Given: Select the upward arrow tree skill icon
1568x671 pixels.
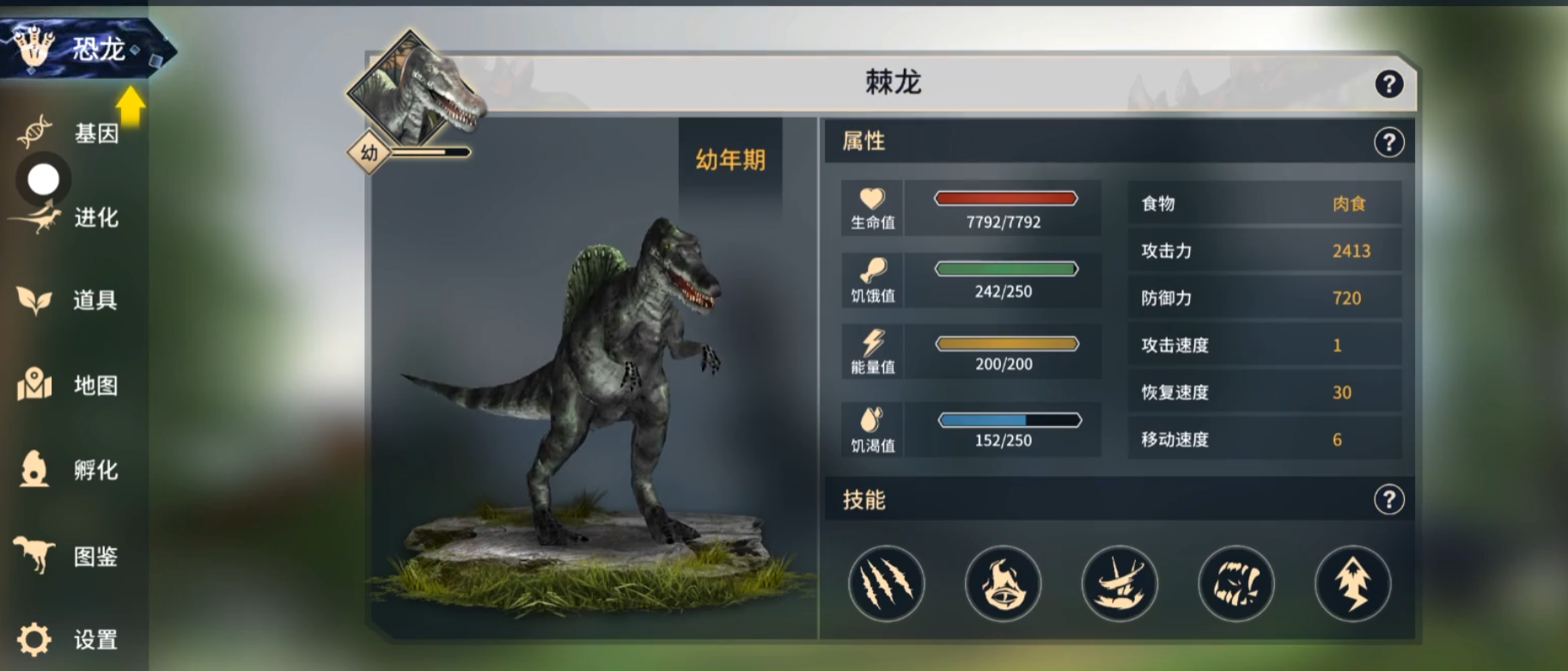Looking at the screenshot, I should coord(1352,583).
